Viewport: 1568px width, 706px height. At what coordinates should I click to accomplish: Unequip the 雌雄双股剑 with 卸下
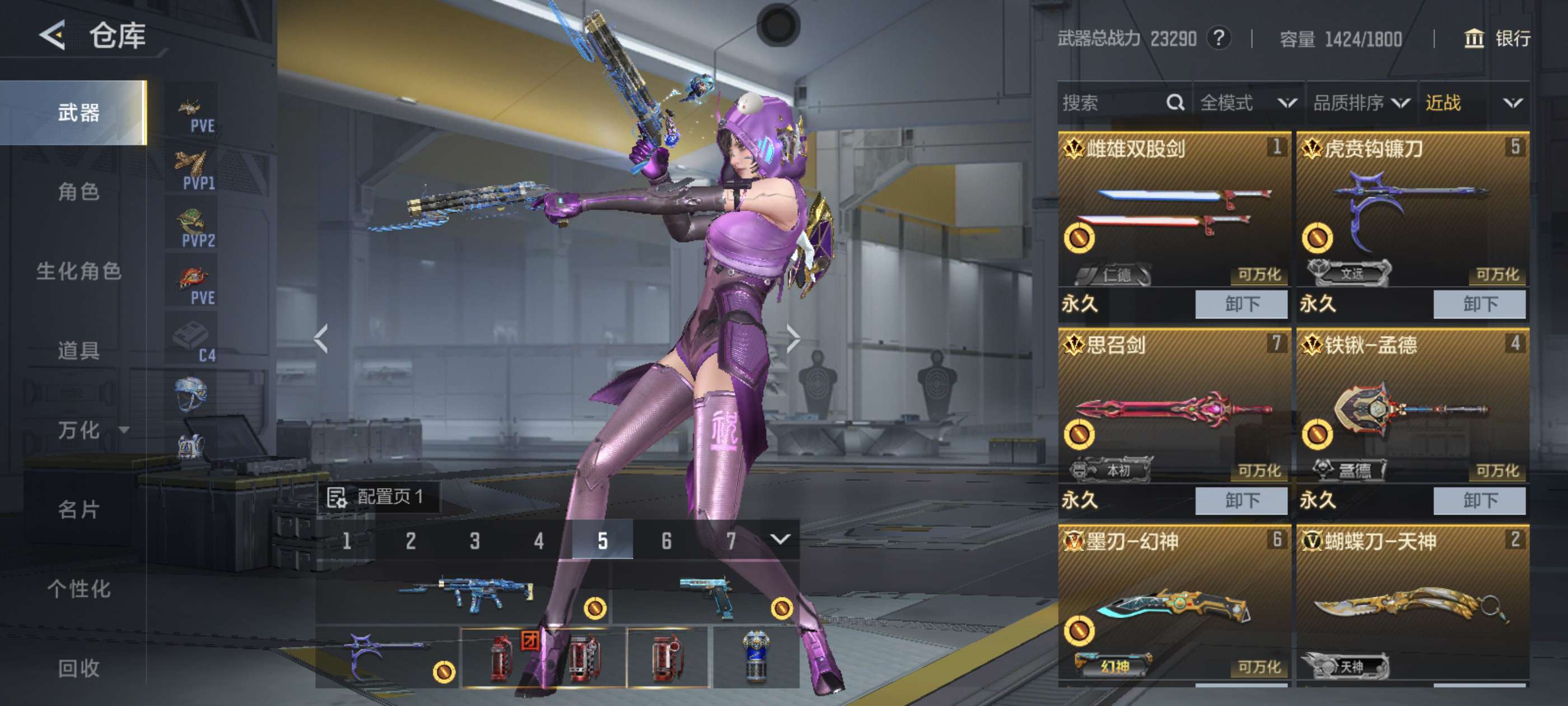[1241, 304]
